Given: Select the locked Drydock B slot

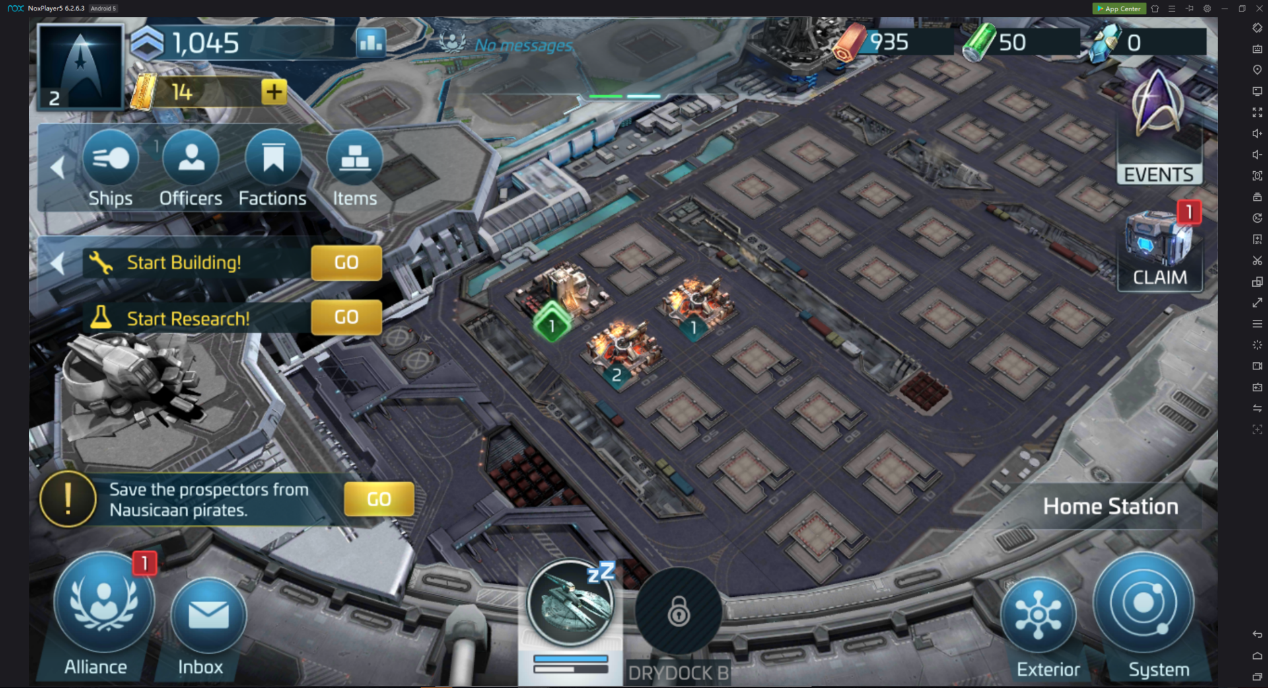Looking at the screenshot, I should pos(678,611).
